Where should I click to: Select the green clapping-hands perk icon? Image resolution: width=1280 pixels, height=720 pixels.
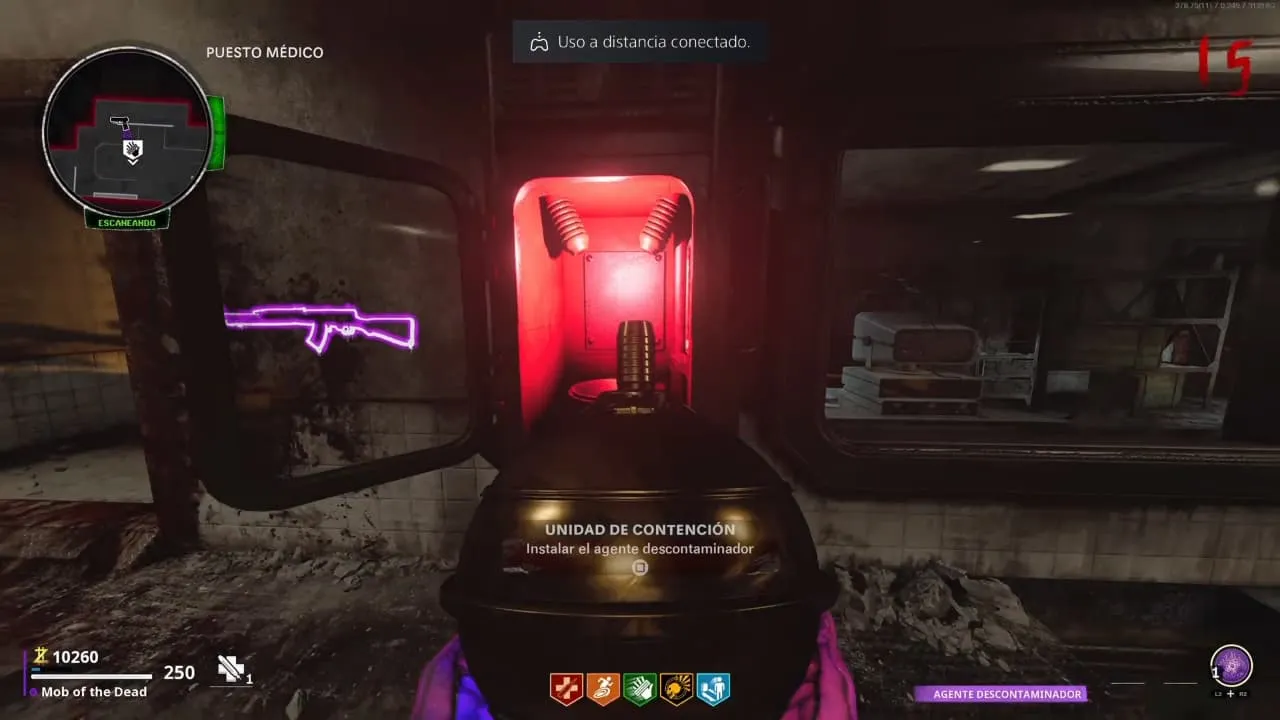pyautogui.click(x=640, y=689)
